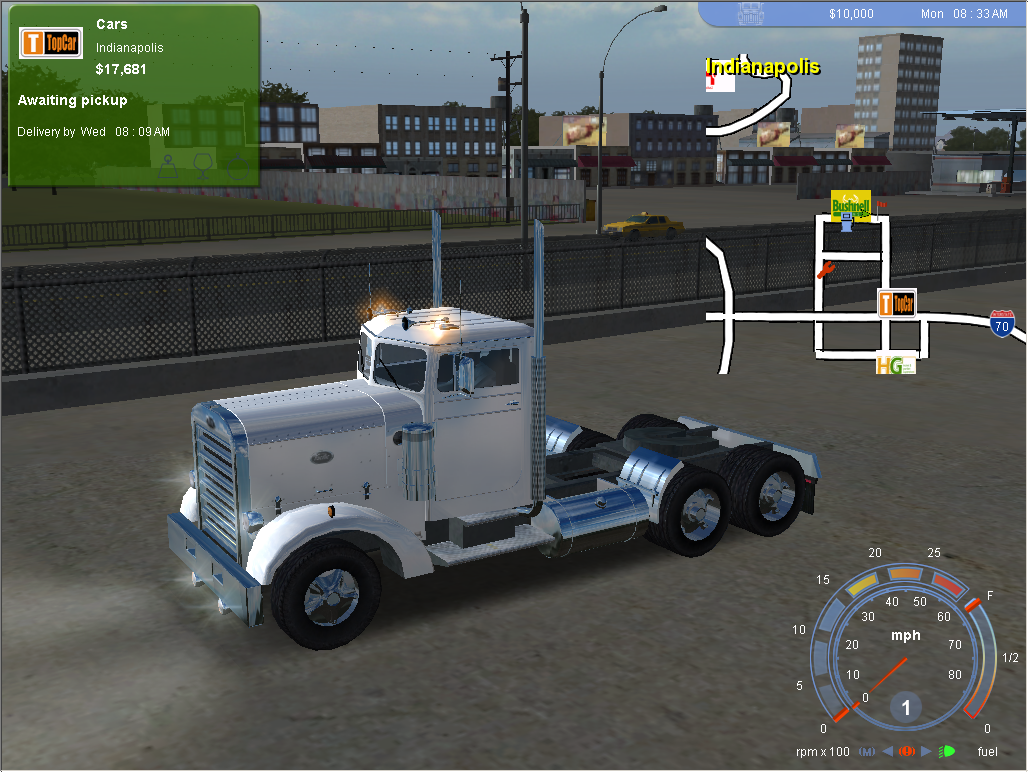Click the wine glass fragile icon
The height and width of the screenshot is (772, 1028).
click(203, 164)
